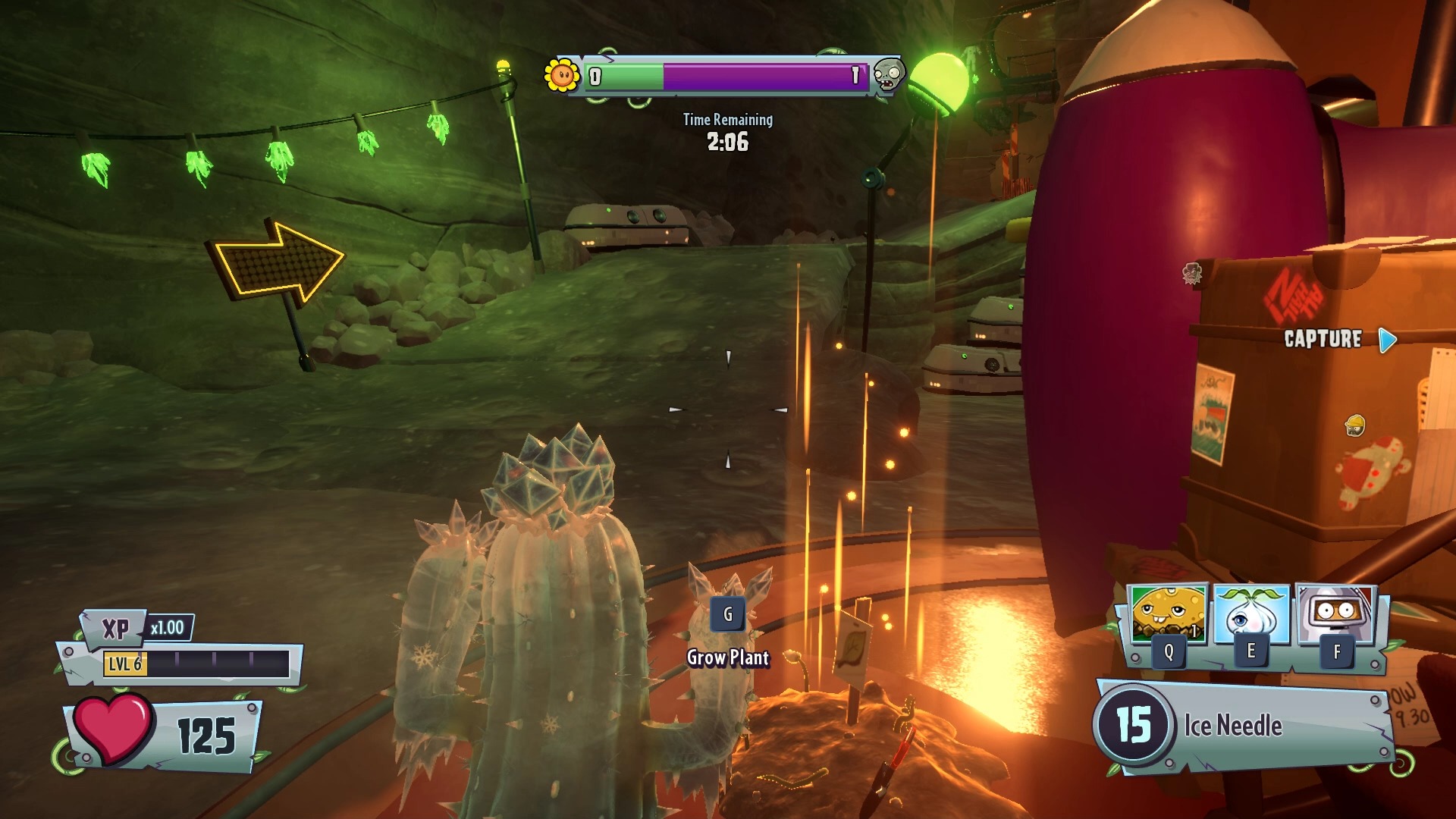Activate the Potato Mine ability icon
This screenshot has width=1456, height=819.
click(1168, 613)
